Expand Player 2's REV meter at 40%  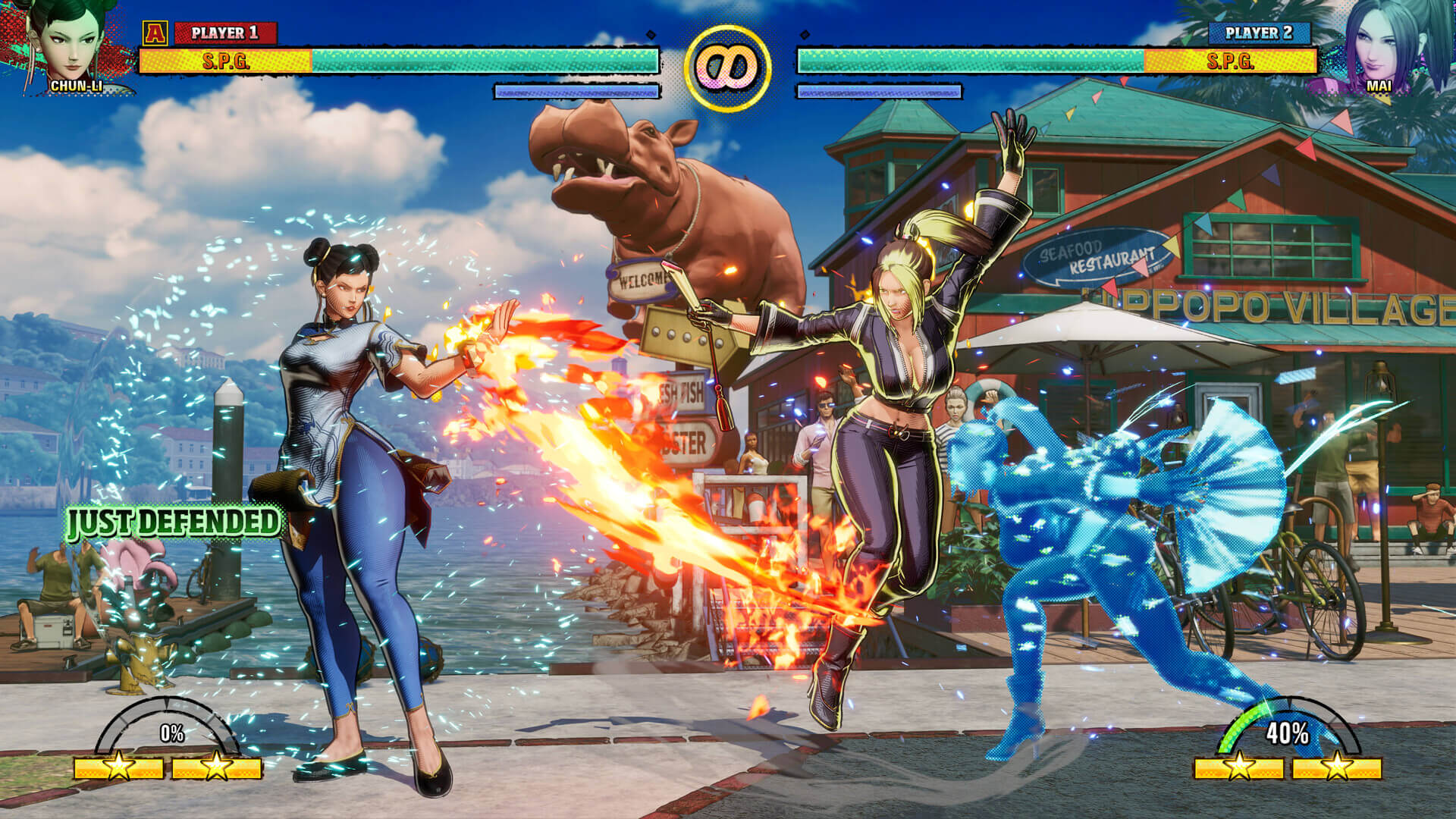point(1288,733)
